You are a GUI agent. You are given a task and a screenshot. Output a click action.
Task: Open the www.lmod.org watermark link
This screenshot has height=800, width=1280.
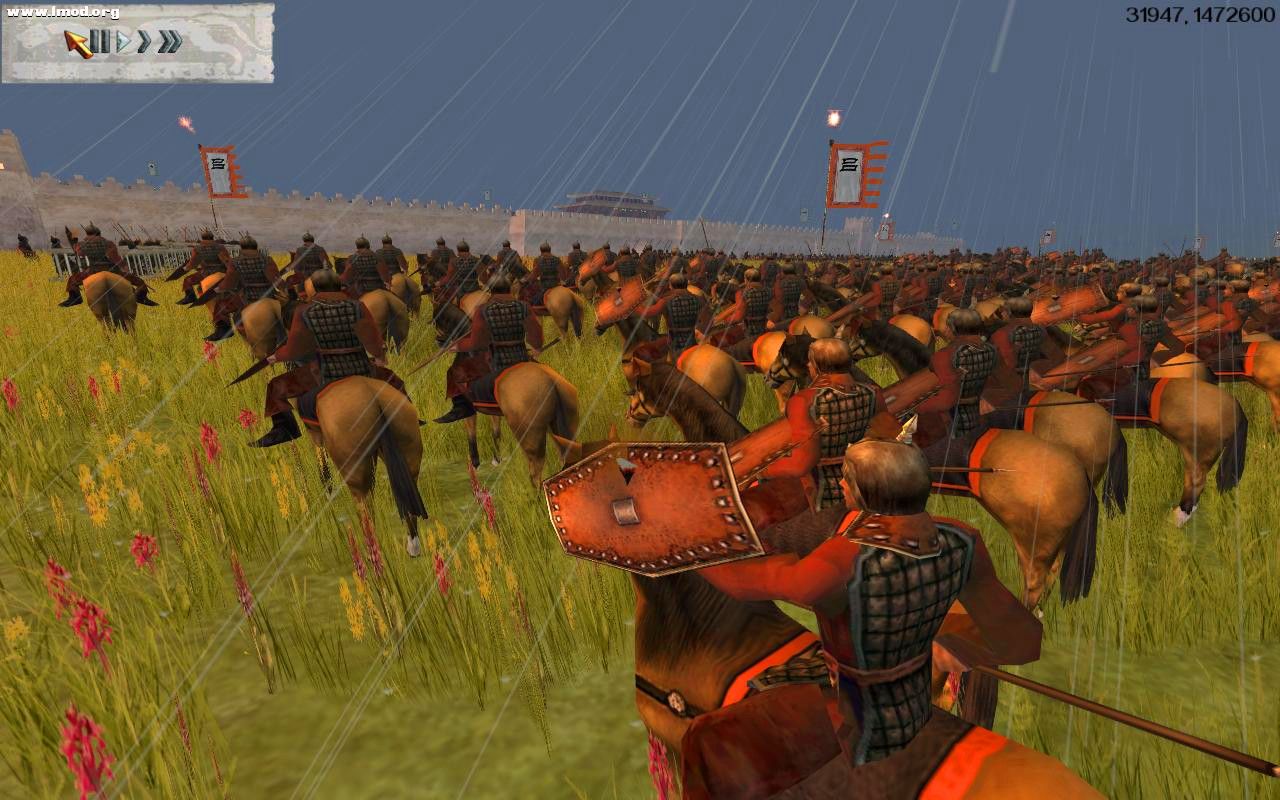[x=62, y=13]
